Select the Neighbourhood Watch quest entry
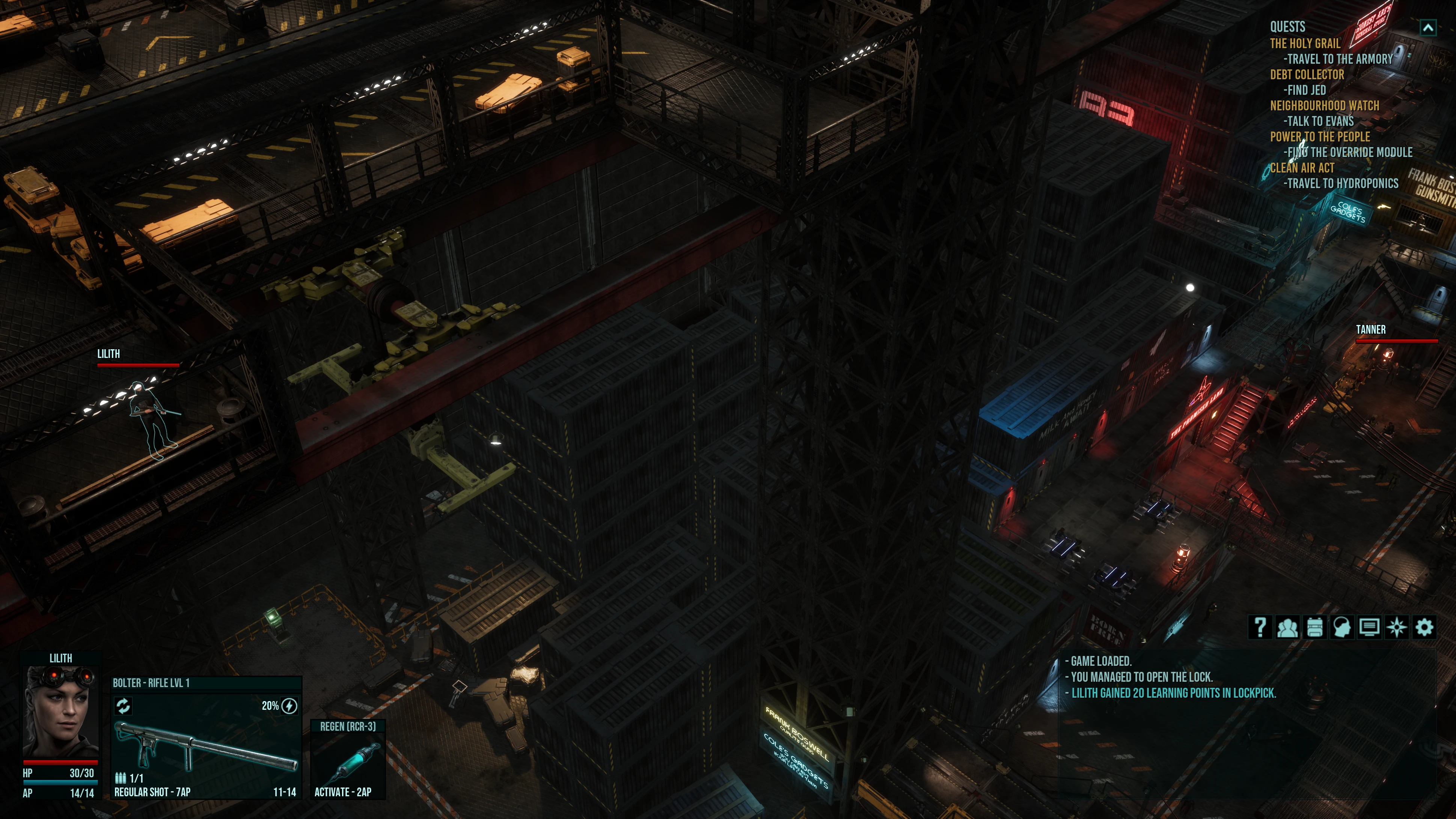1456x819 pixels. (1324, 106)
